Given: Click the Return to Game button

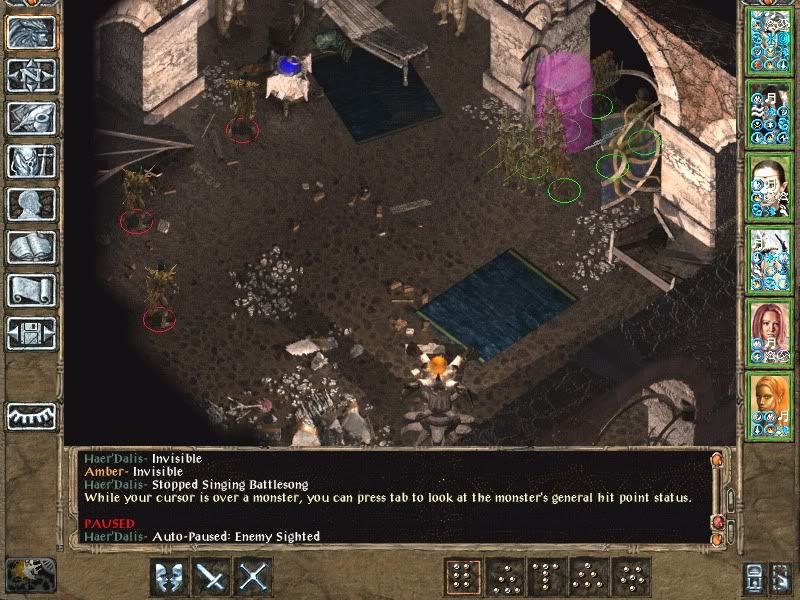Looking at the screenshot, I should [x=31, y=32].
